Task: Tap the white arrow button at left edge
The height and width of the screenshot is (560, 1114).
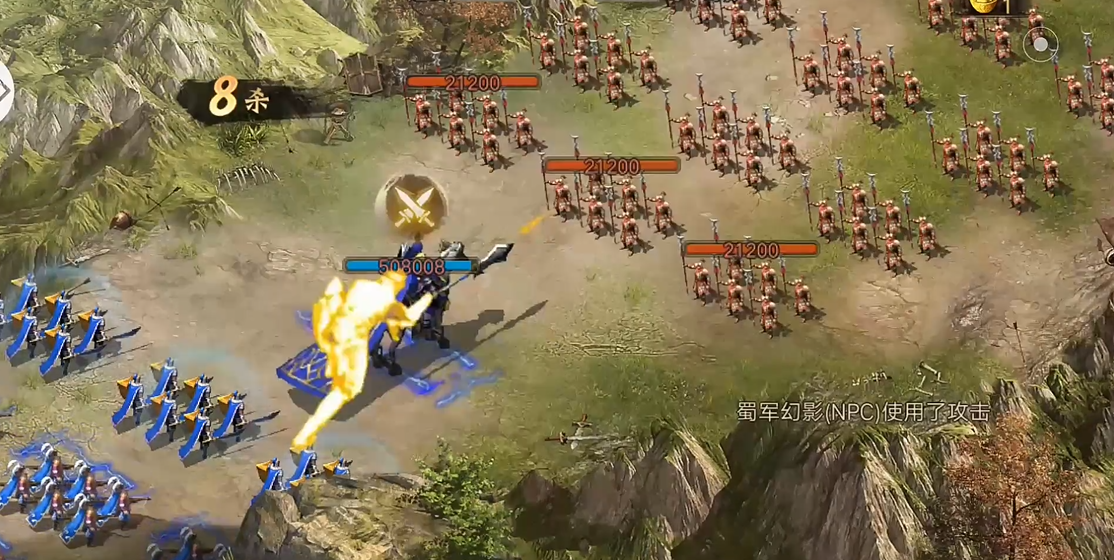Action: [x=5, y=90]
